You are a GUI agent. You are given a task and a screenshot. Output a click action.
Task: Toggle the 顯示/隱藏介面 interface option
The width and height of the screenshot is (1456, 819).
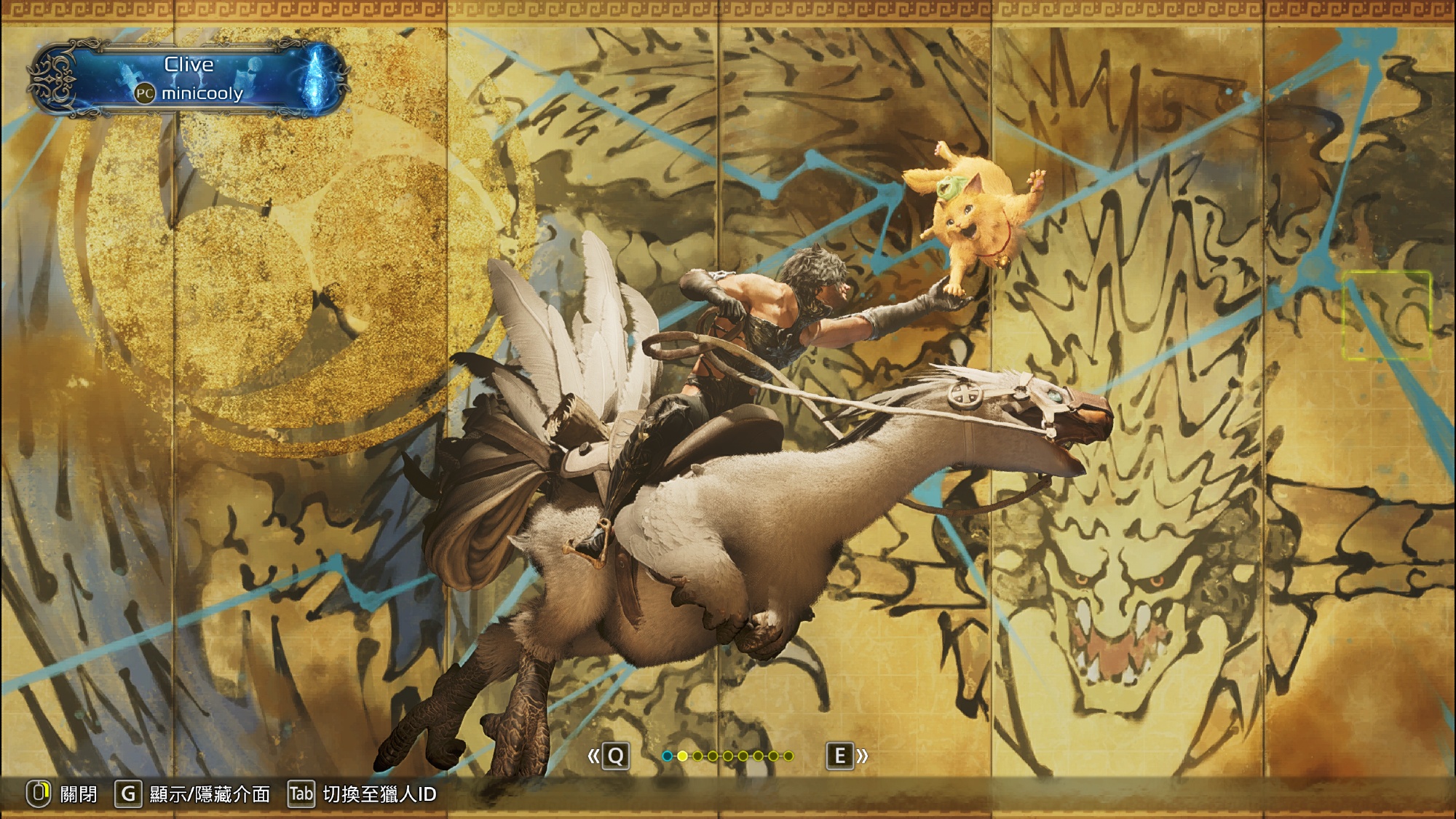[209, 794]
